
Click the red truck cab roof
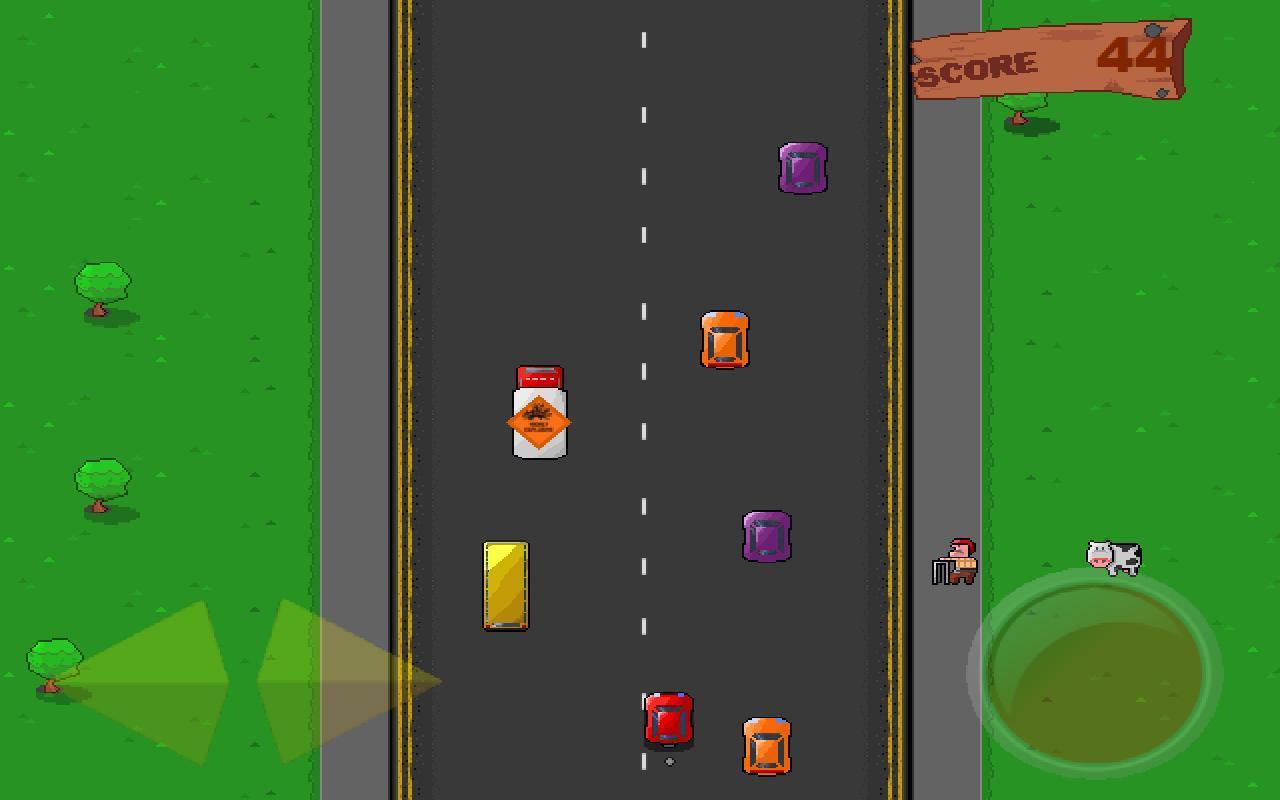[x=538, y=378]
